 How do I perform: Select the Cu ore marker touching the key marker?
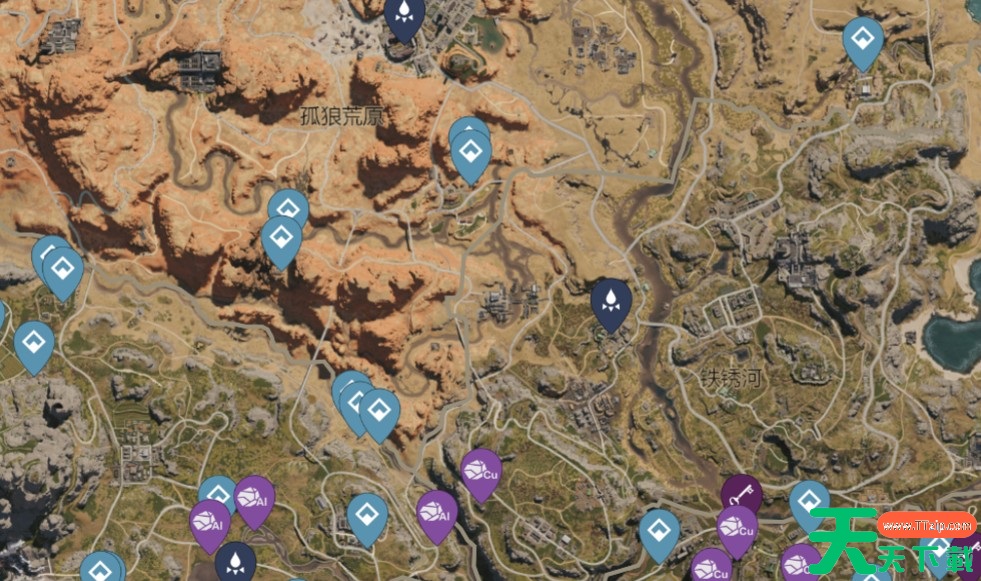tap(737, 527)
